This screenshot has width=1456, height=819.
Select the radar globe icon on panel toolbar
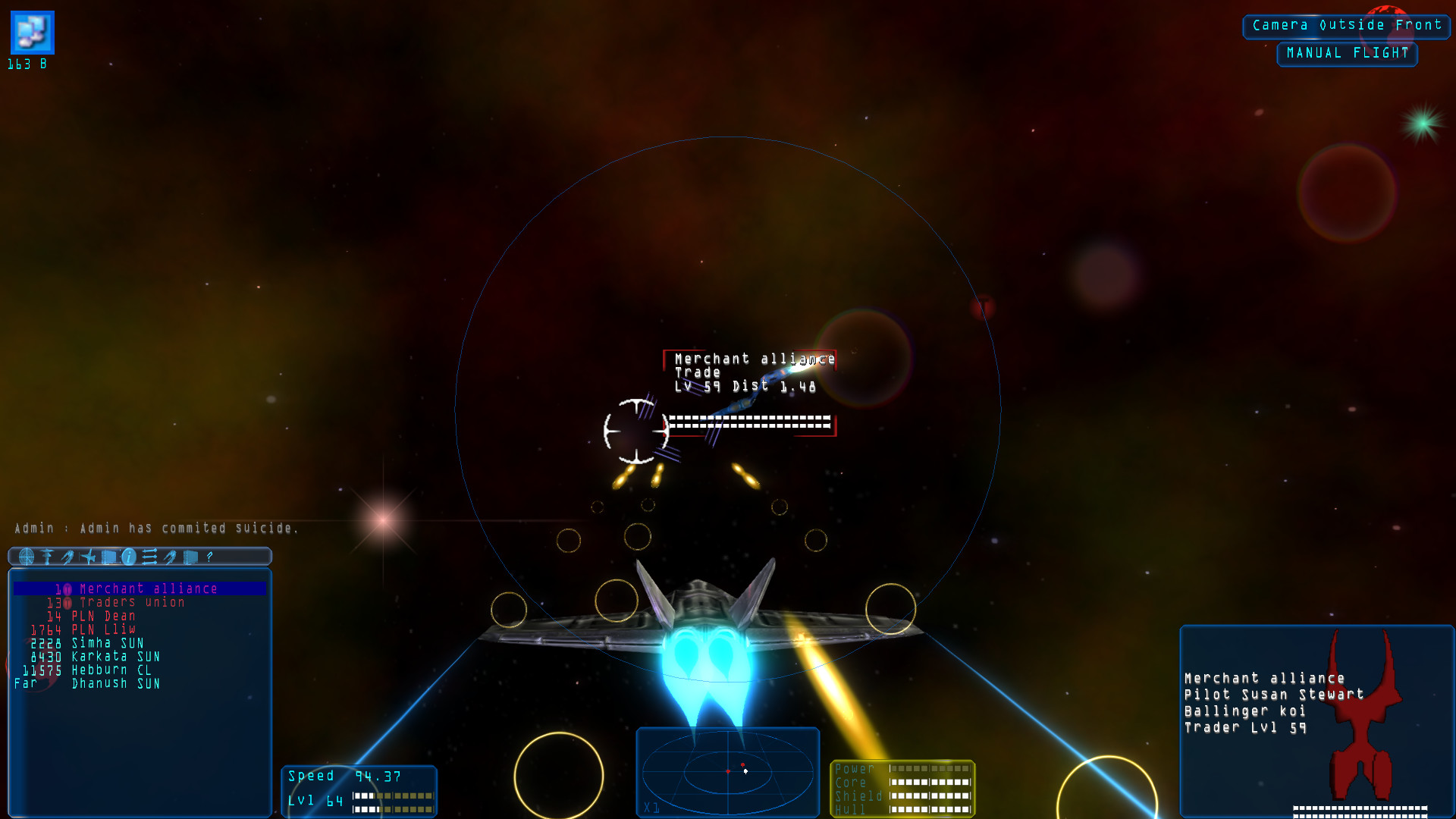pos(27,557)
